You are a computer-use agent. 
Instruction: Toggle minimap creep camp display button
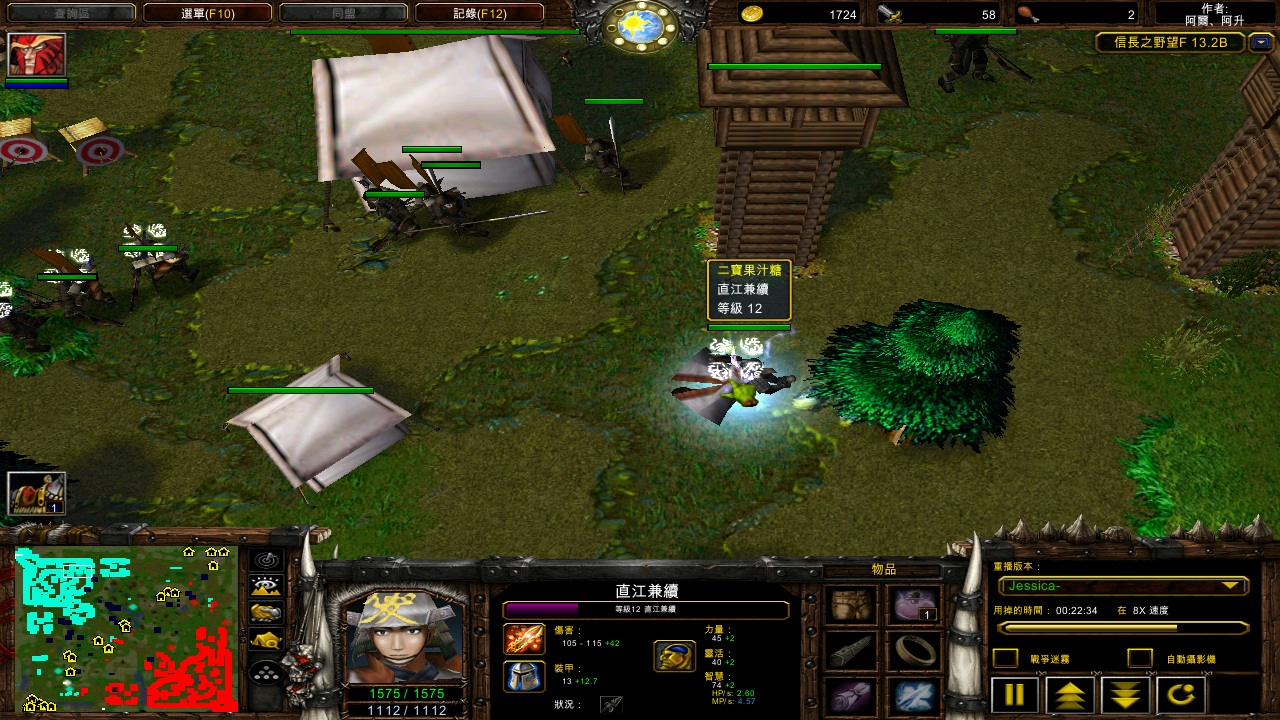click(x=265, y=639)
